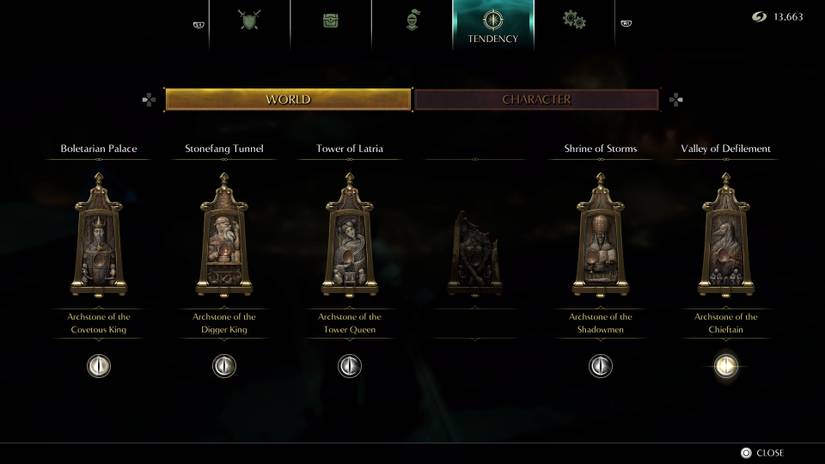The width and height of the screenshot is (825, 464).
Task: Click the tendency orb under Tower Queen
Action: click(350, 365)
